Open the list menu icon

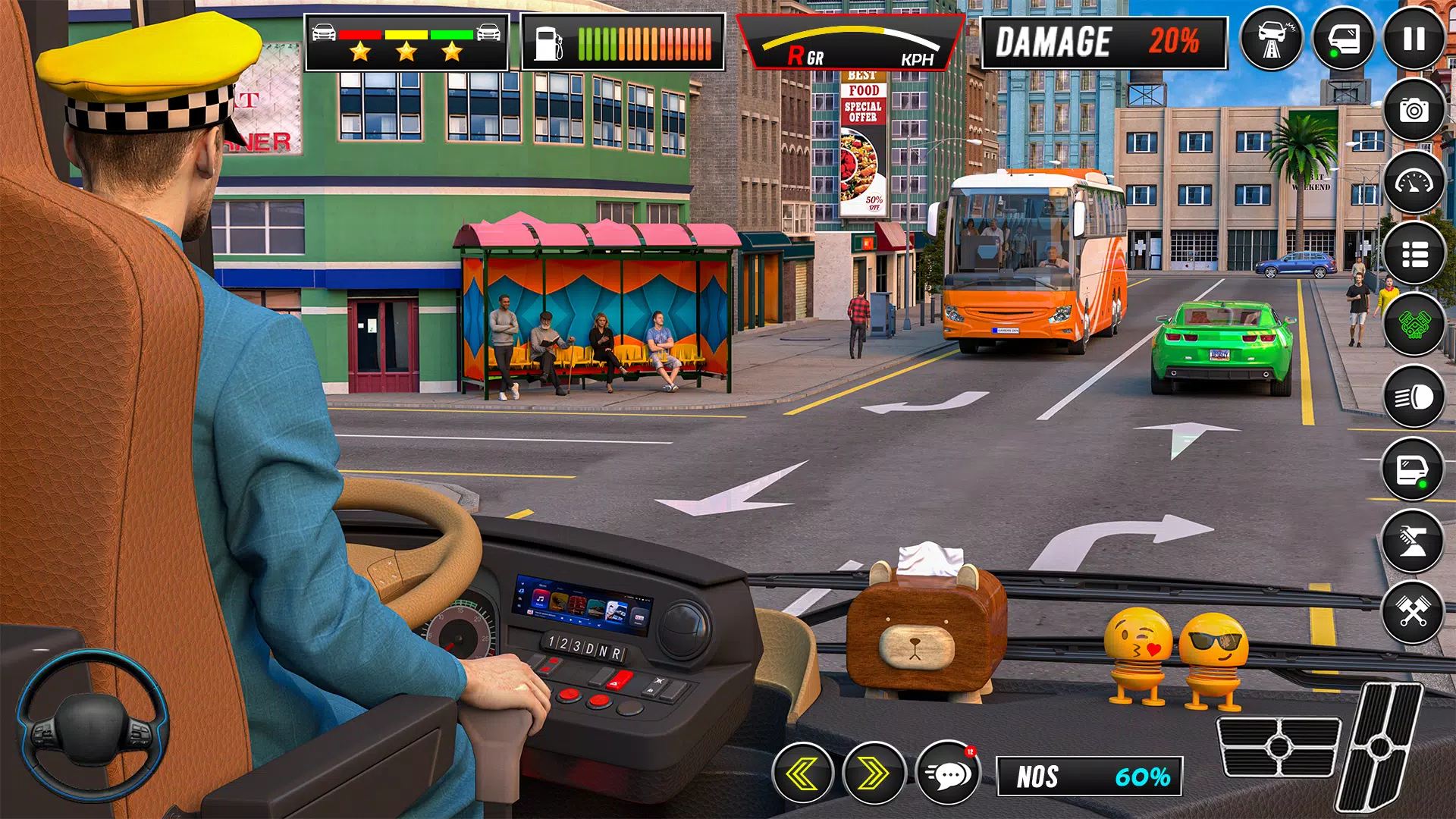[1414, 254]
